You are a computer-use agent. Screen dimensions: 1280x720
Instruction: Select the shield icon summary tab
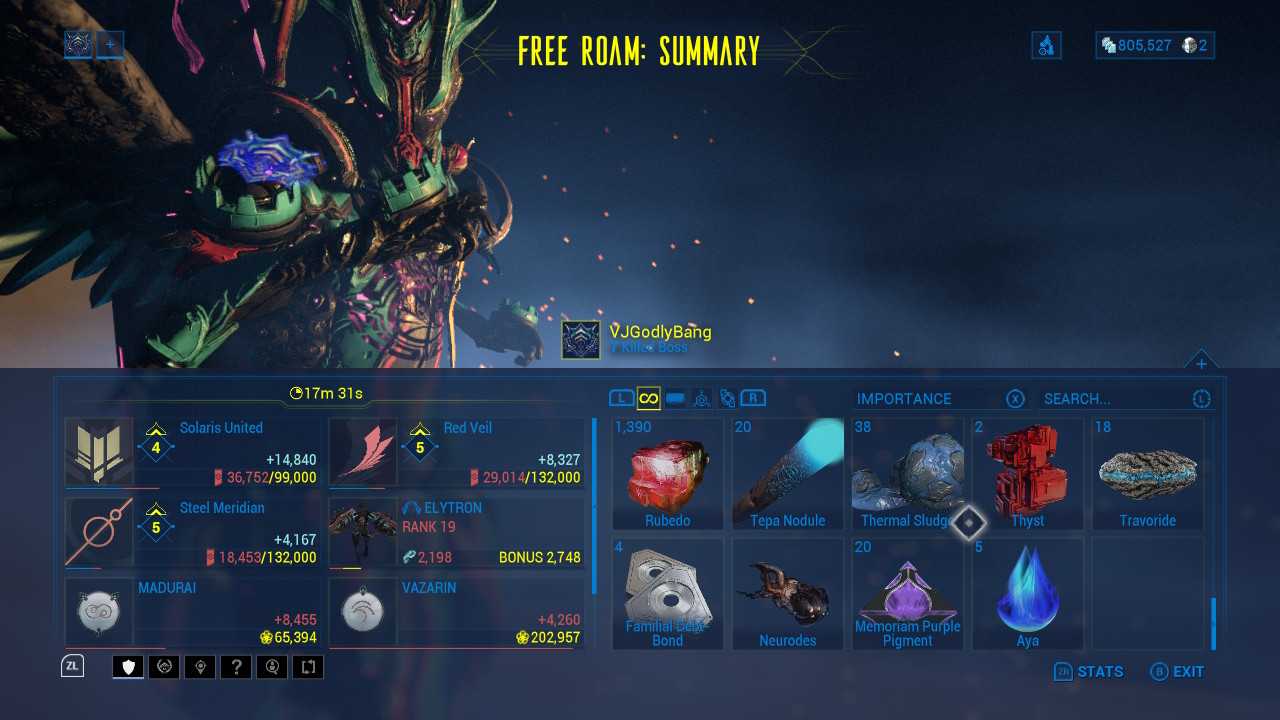pyautogui.click(x=128, y=667)
